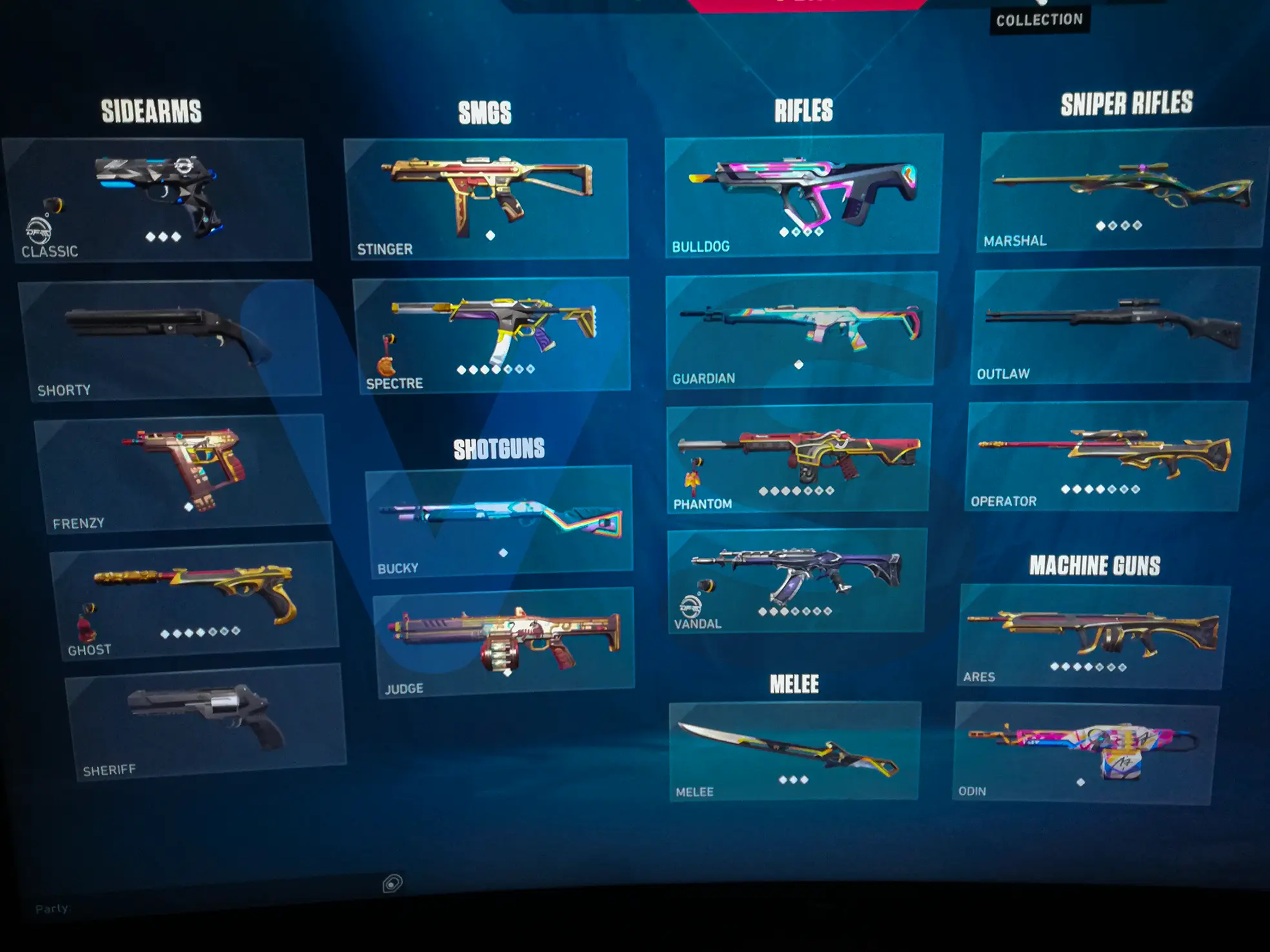Open the Frenzy skin slot
The width and height of the screenshot is (1270, 952).
click(x=183, y=473)
